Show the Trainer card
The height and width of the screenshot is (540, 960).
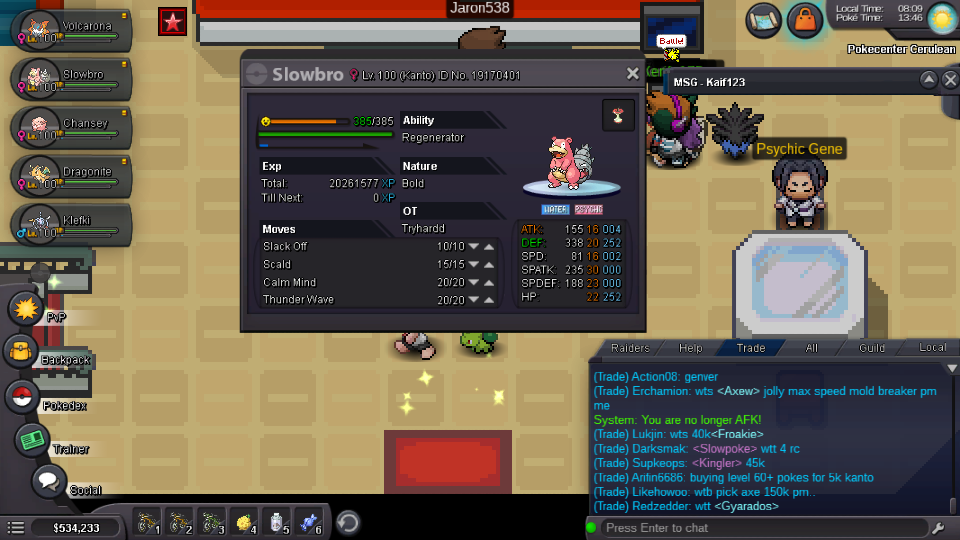(32, 440)
